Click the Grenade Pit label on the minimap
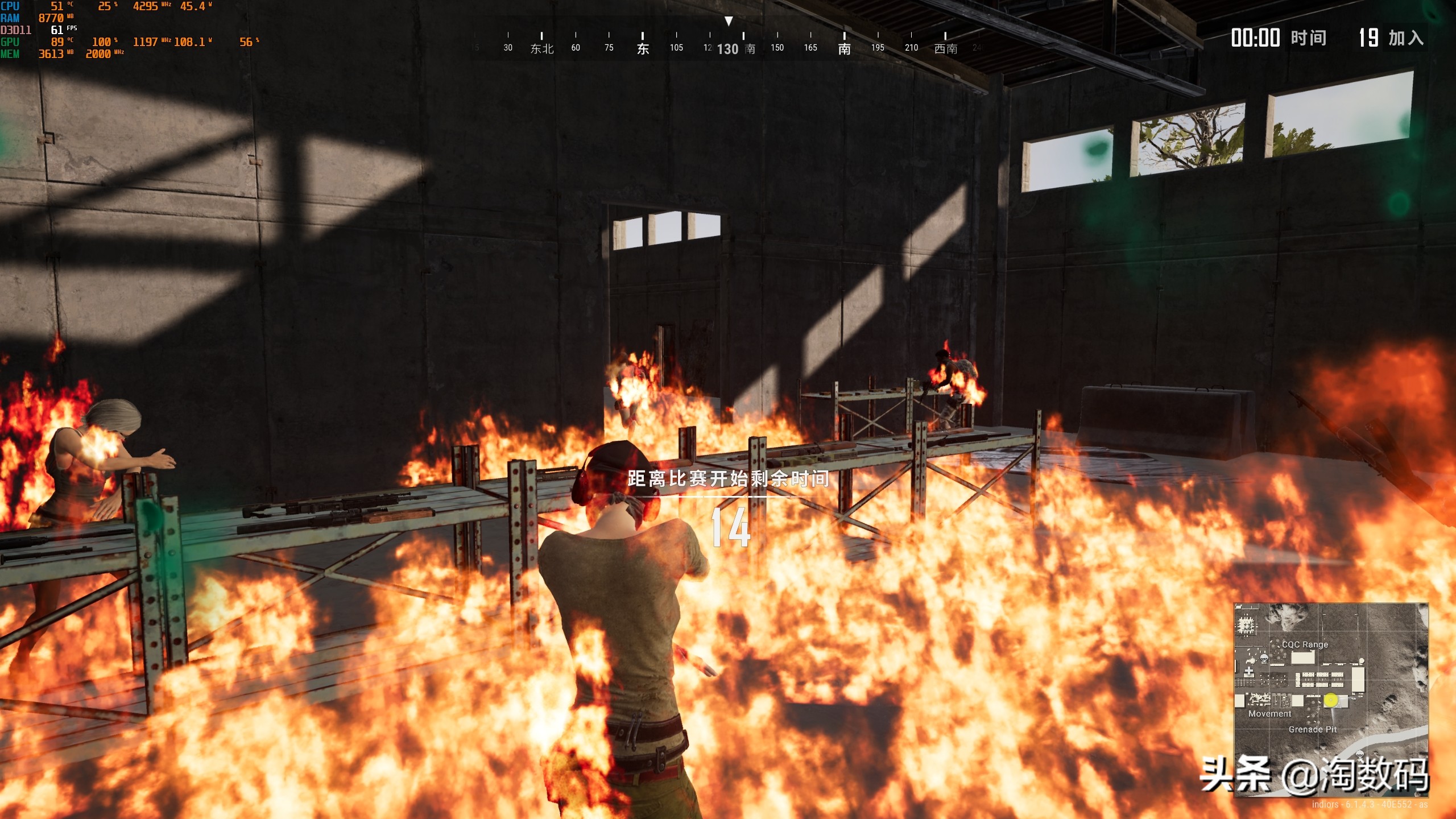1456x819 pixels. 1313,729
